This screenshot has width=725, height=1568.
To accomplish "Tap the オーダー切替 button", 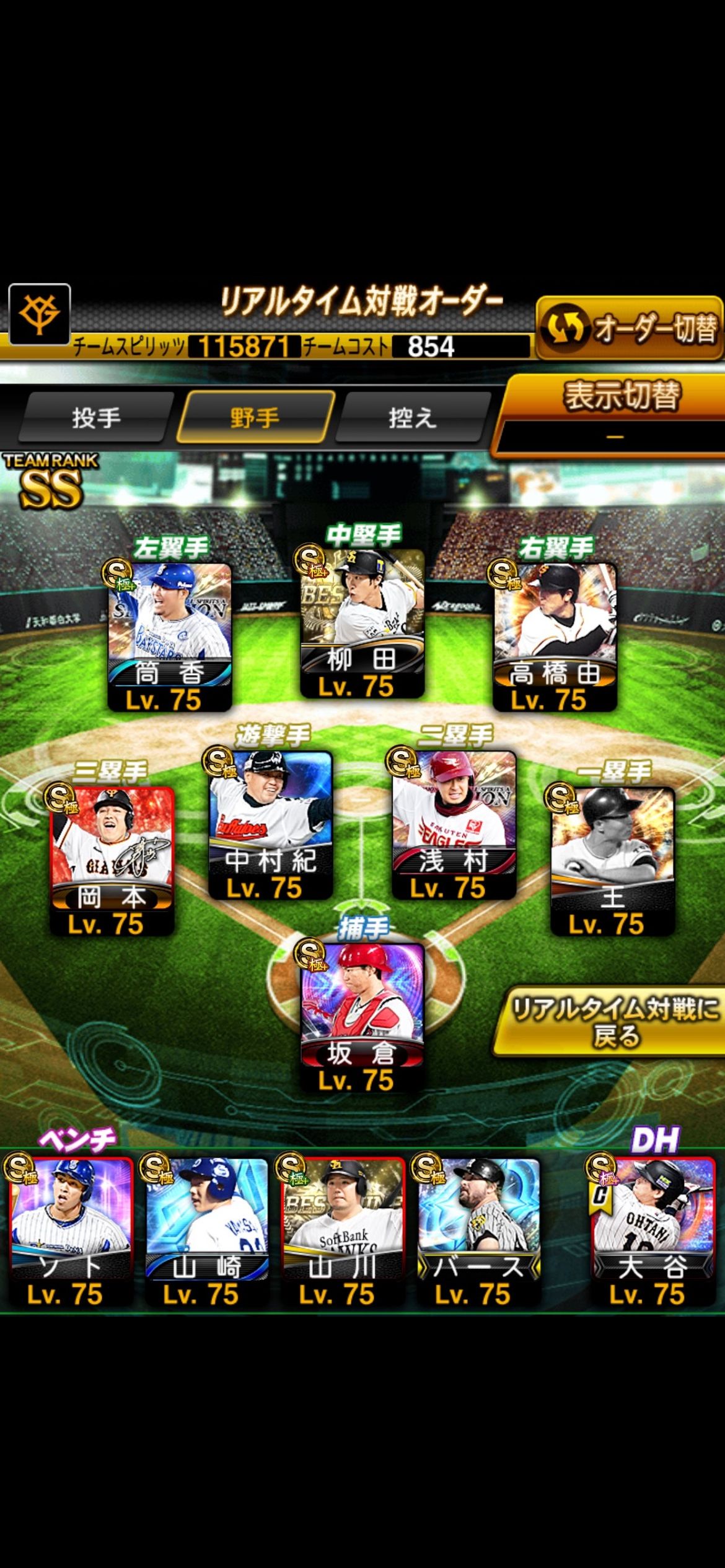I will [628, 328].
